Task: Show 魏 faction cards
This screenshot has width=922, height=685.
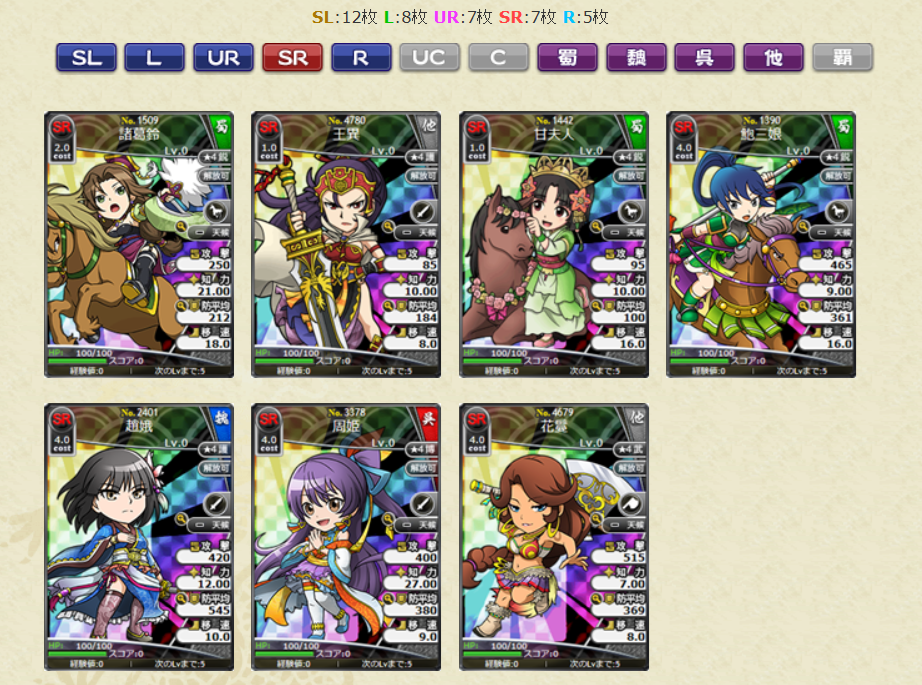Action: [x=636, y=58]
